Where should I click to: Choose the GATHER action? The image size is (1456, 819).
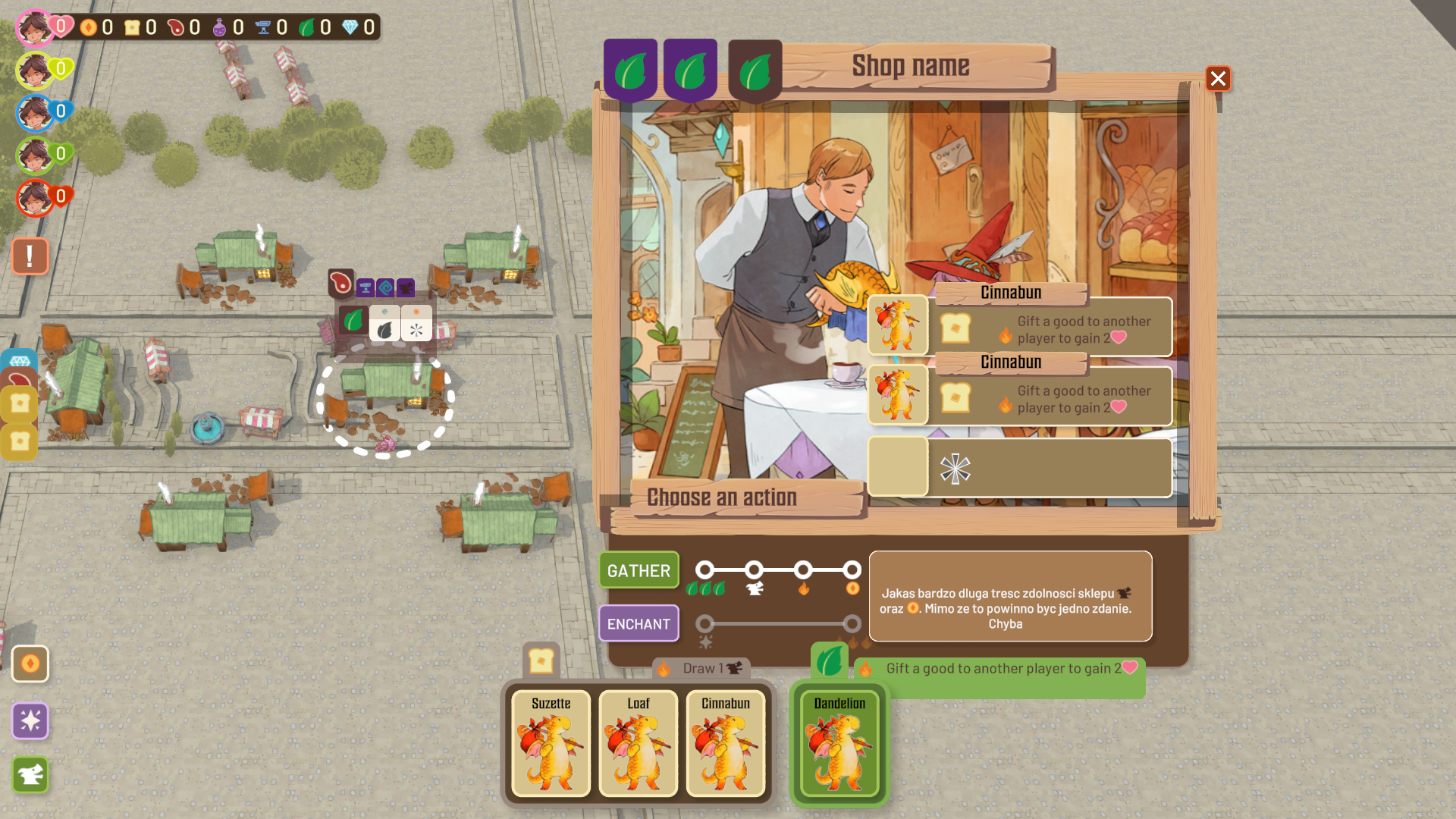pos(639,570)
